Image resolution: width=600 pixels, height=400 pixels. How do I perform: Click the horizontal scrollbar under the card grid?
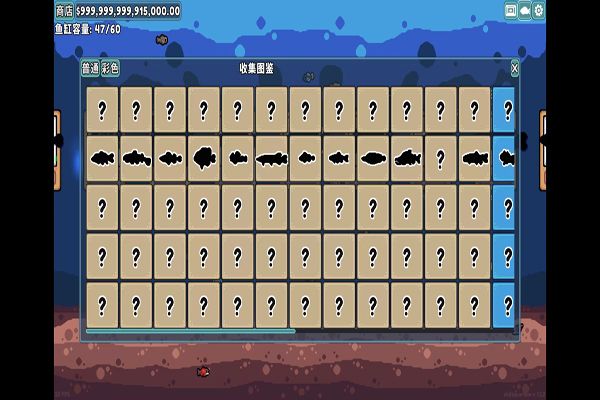coord(190,331)
